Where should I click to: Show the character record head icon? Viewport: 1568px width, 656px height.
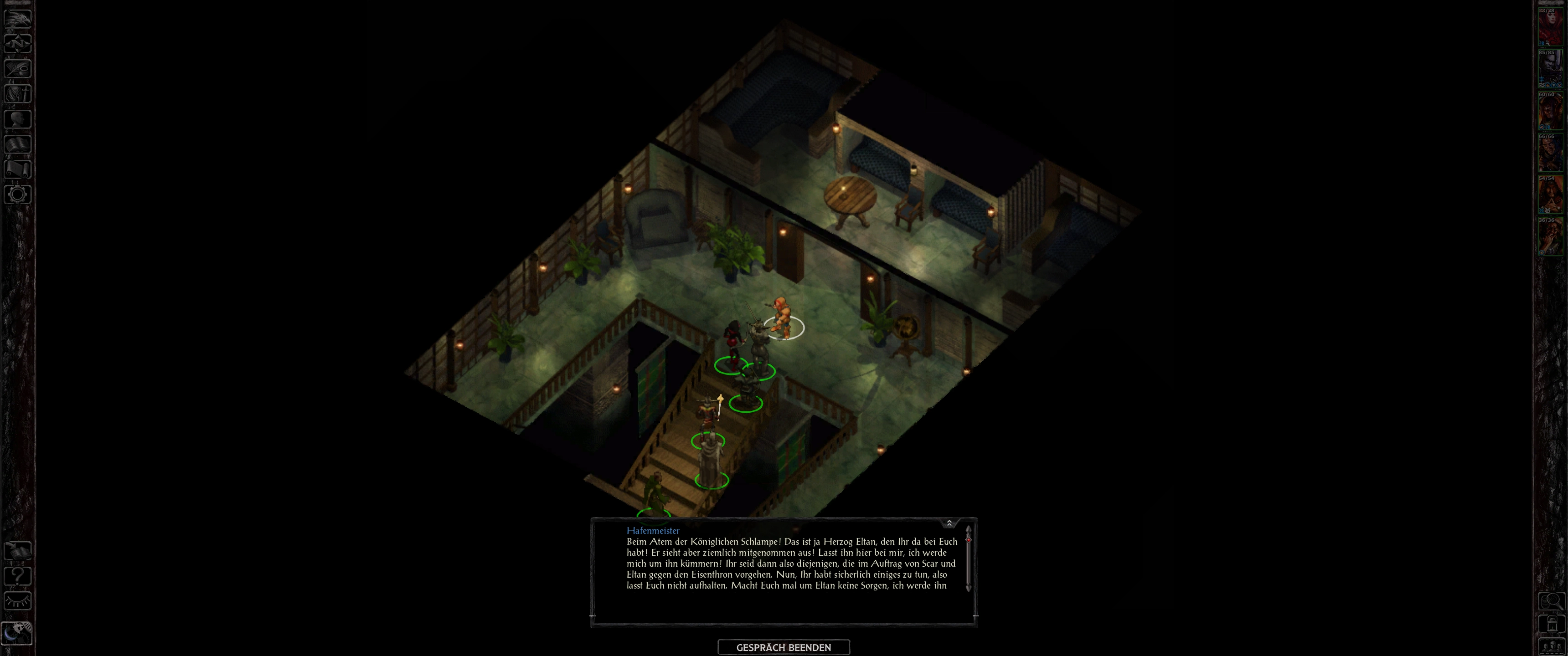[x=18, y=118]
